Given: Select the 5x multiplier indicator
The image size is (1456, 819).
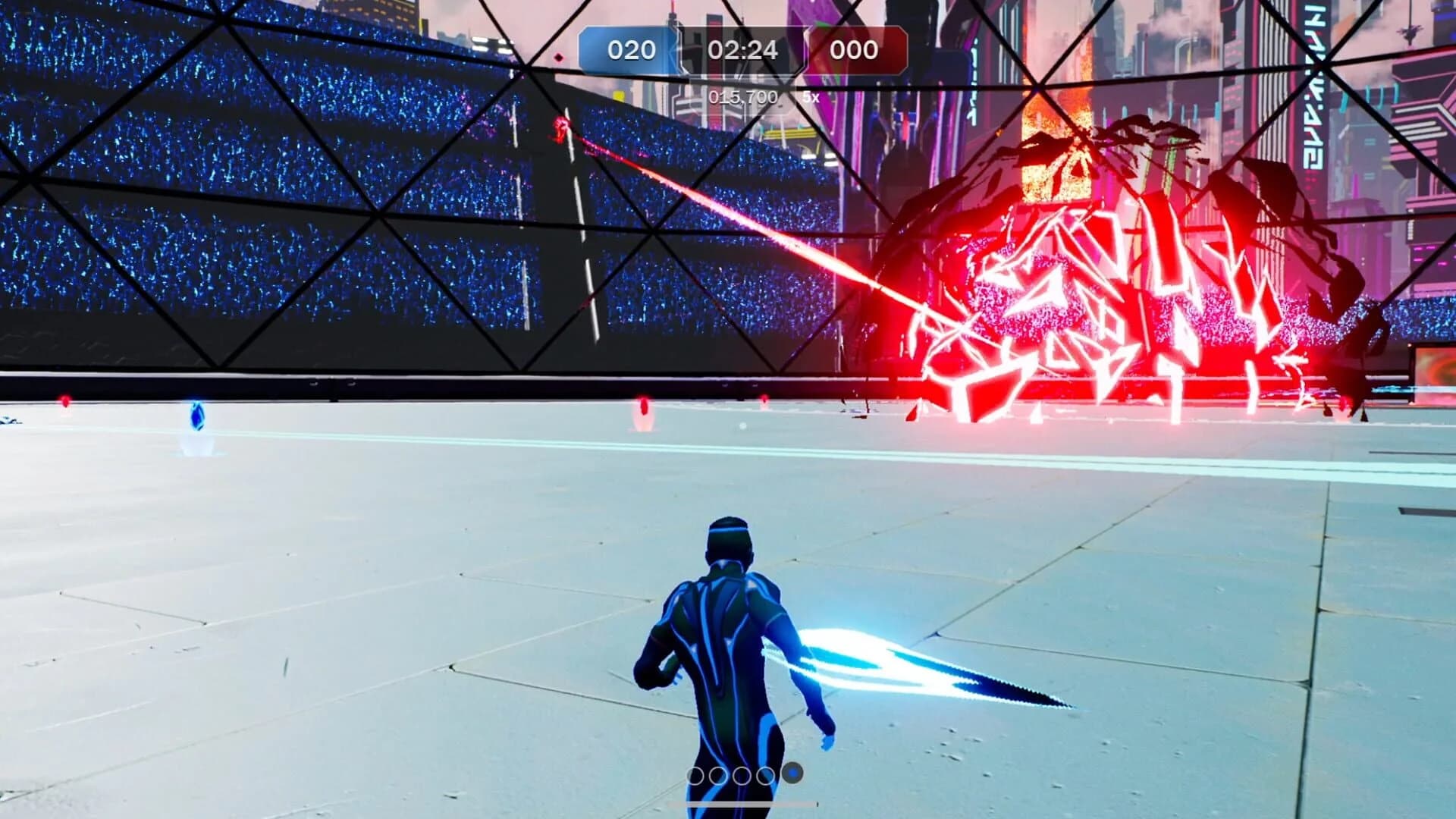Looking at the screenshot, I should pyautogui.click(x=809, y=97).
